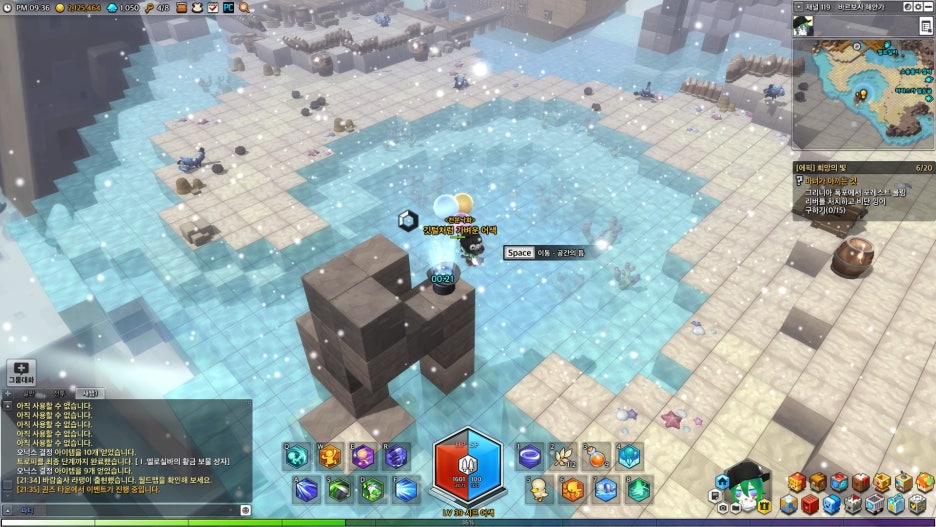Trigger the orange figure skill on W
The height and width of the screenshot is (527, 936).
pos(330,457)
